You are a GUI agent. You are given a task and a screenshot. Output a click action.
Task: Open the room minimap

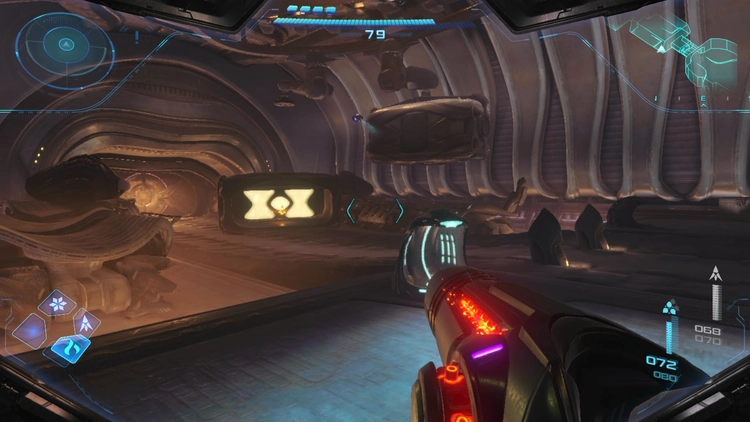click(x=688, y=46)
